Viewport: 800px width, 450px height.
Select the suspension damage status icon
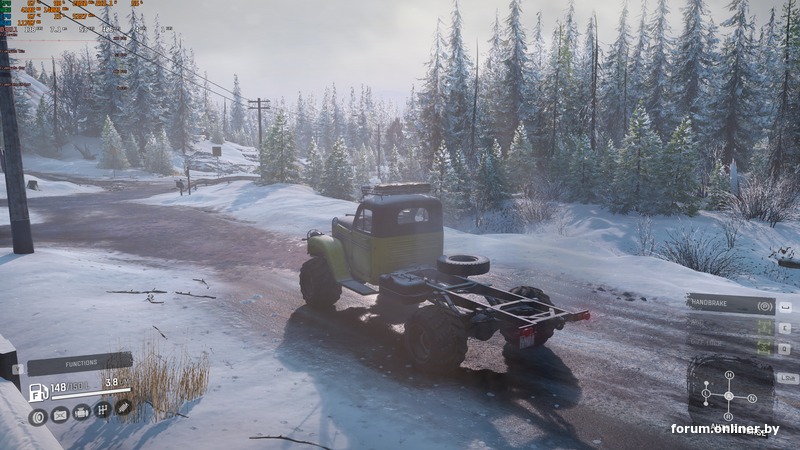(x=123, y=407)
